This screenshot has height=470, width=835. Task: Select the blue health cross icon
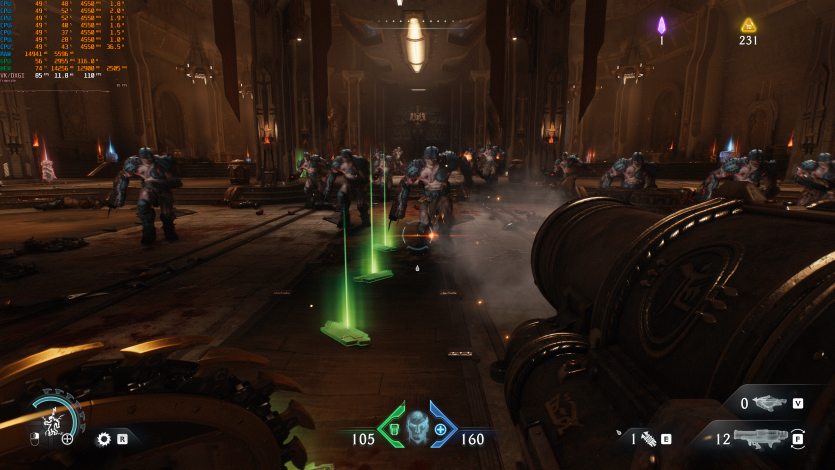tap(440, 429)
